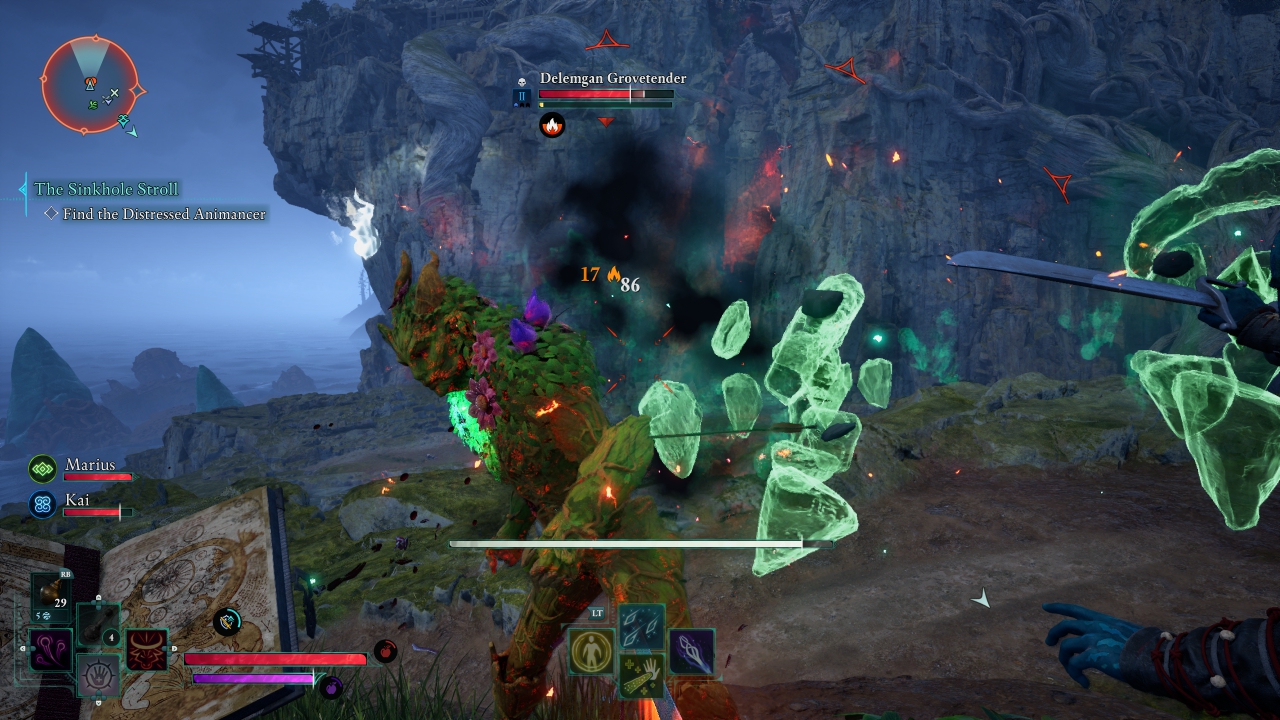The image size is (1280, 720).
Task: Activate the purple swirling wisps ability
Action: [x=49, y=650]
